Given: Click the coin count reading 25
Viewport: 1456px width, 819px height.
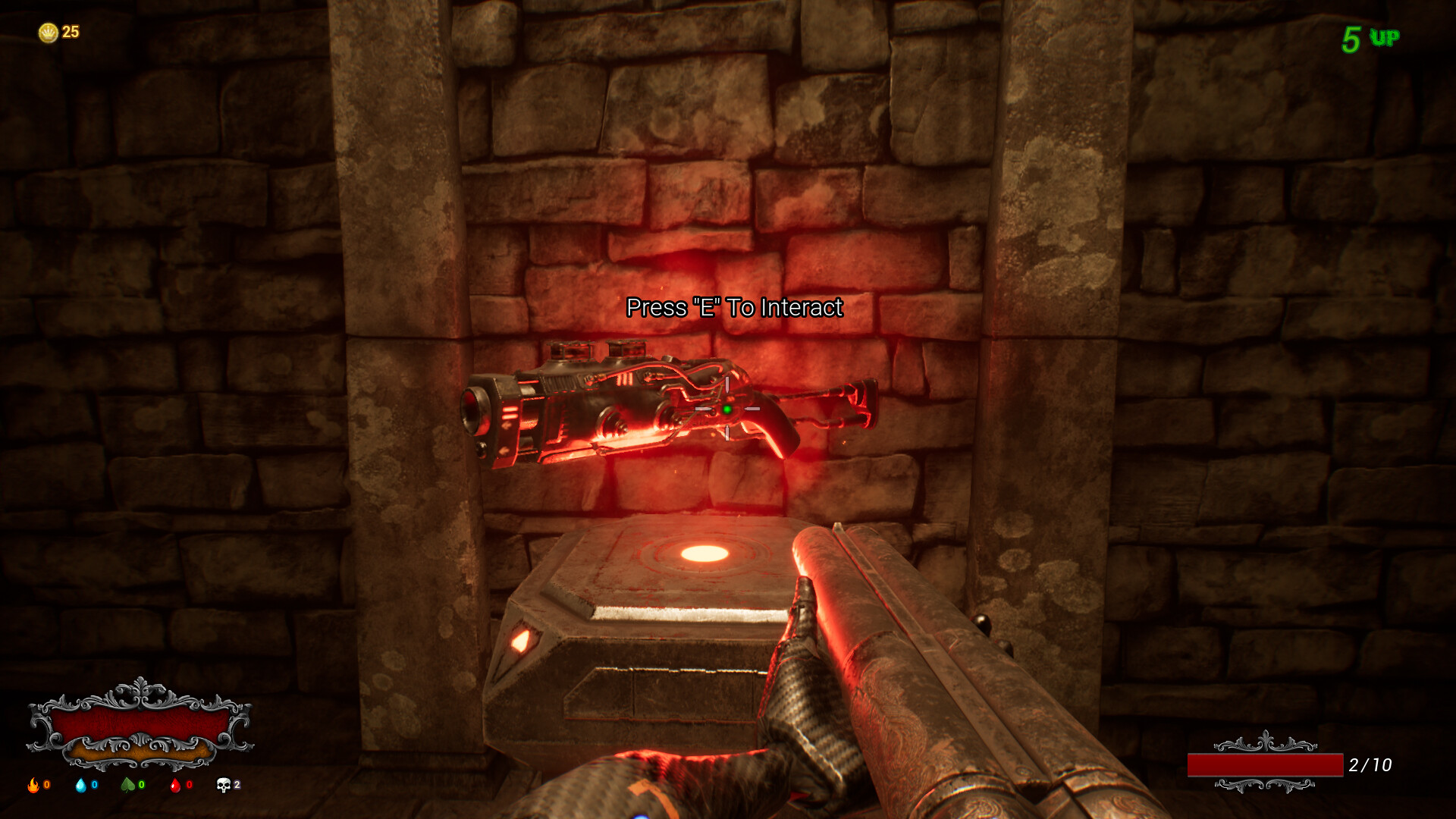Looking at the screenshot, I should pos(70,32).
